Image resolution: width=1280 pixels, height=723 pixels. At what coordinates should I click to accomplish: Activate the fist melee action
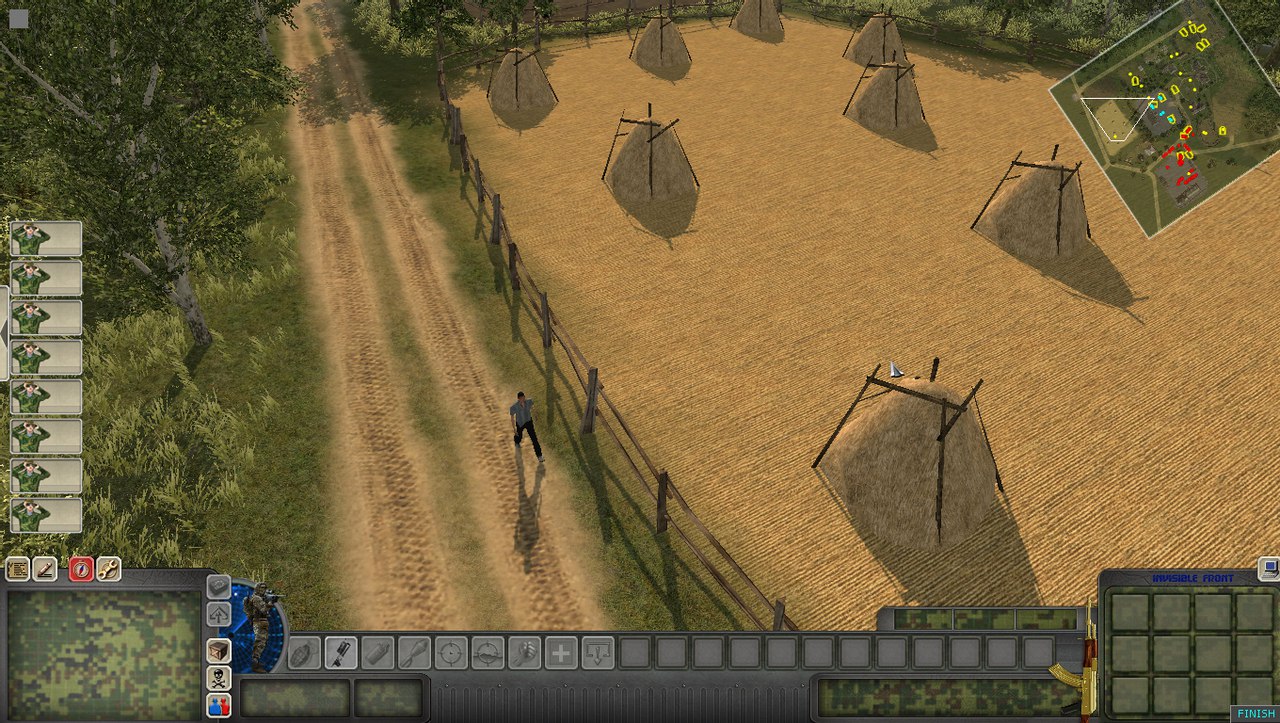click(524, 652)
